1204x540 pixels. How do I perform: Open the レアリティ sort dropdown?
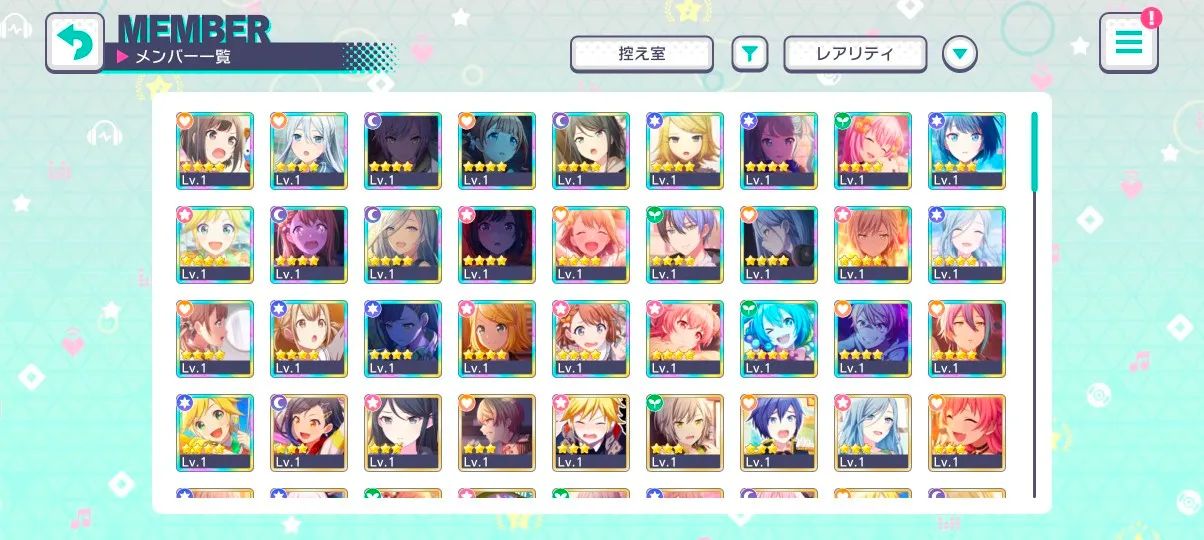(855, 54)
